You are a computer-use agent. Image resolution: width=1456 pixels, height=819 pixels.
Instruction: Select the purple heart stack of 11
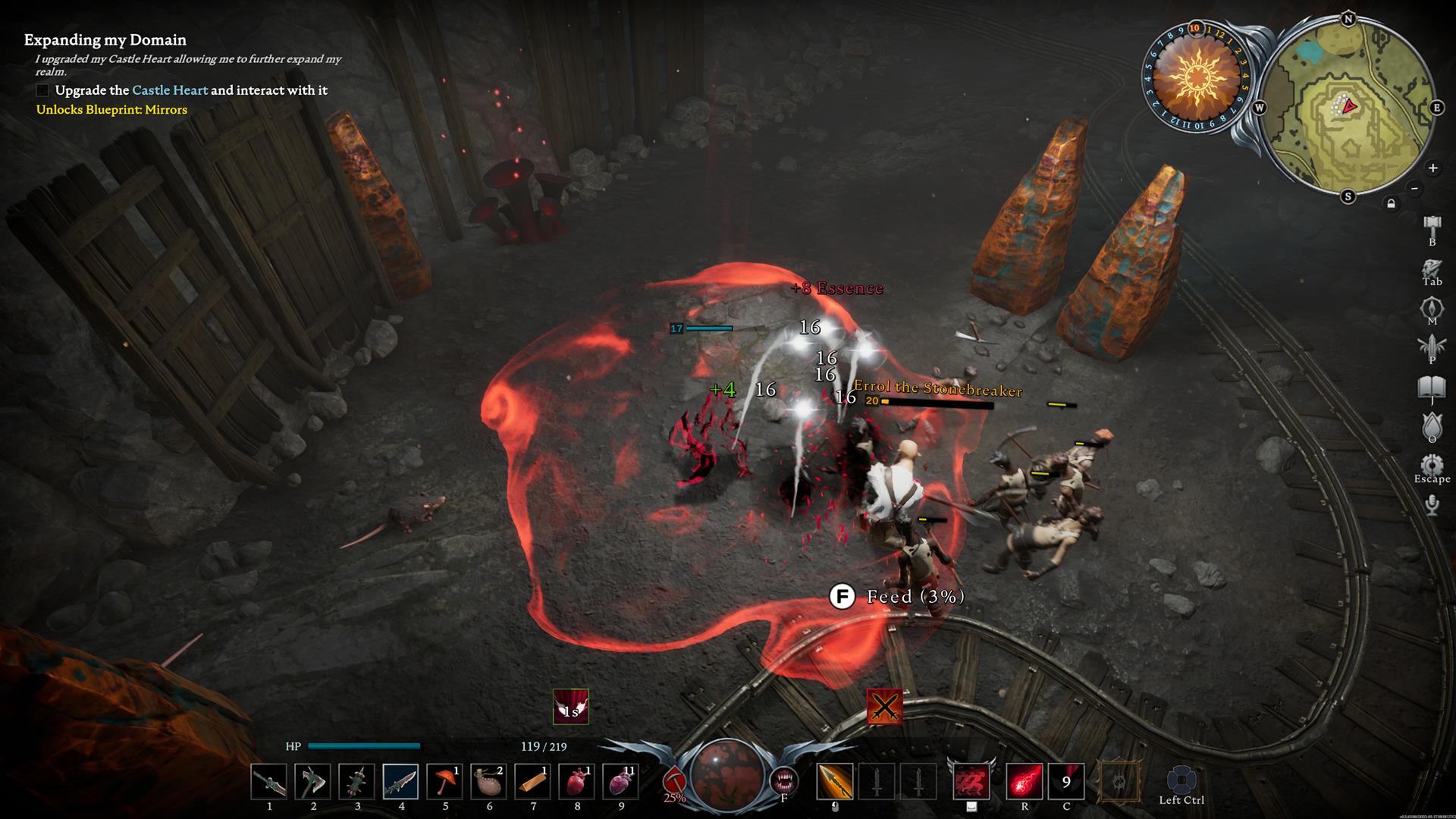[621, 782]
